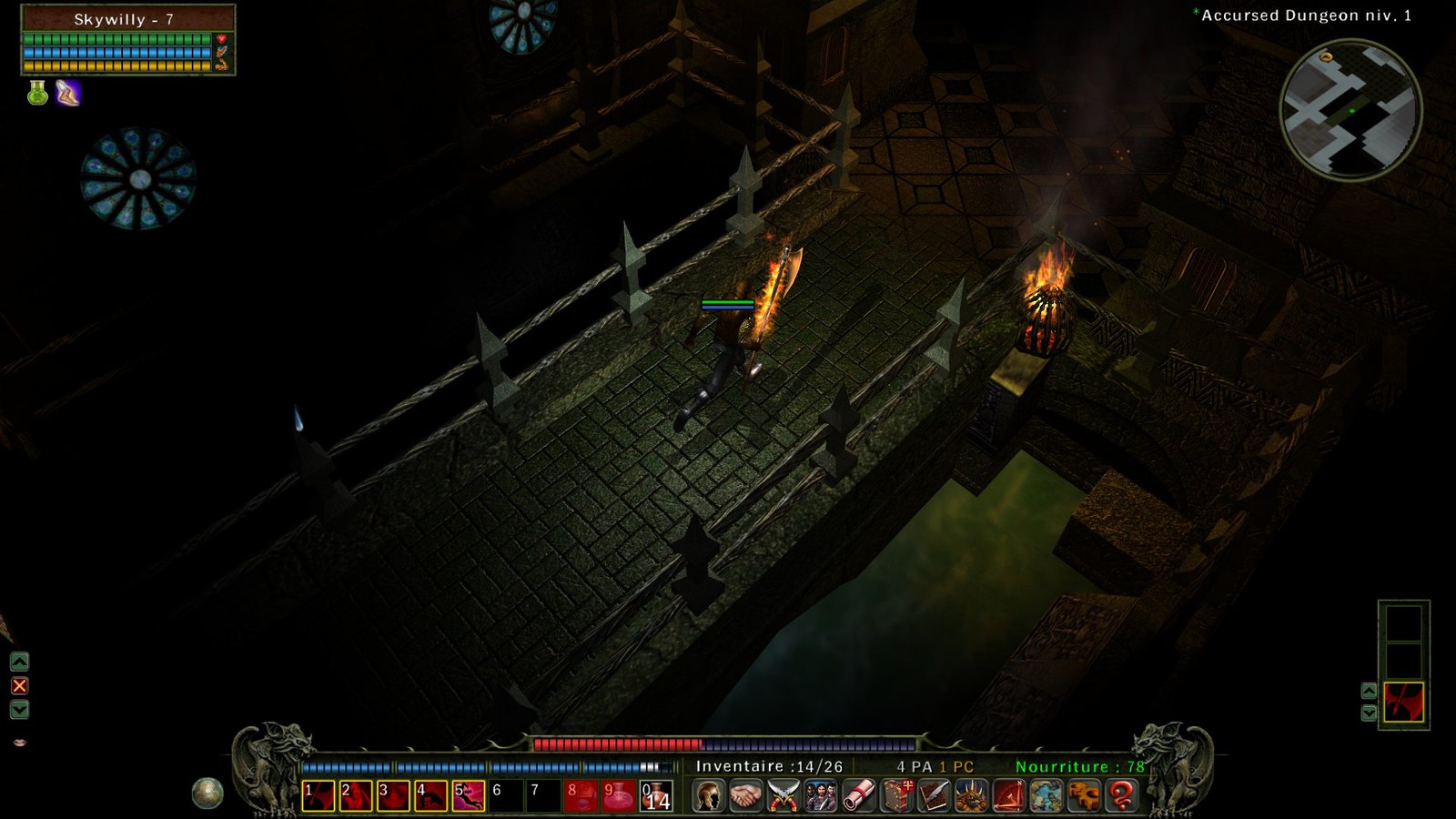Open the character sheet helmet icon

pos(708,795)
